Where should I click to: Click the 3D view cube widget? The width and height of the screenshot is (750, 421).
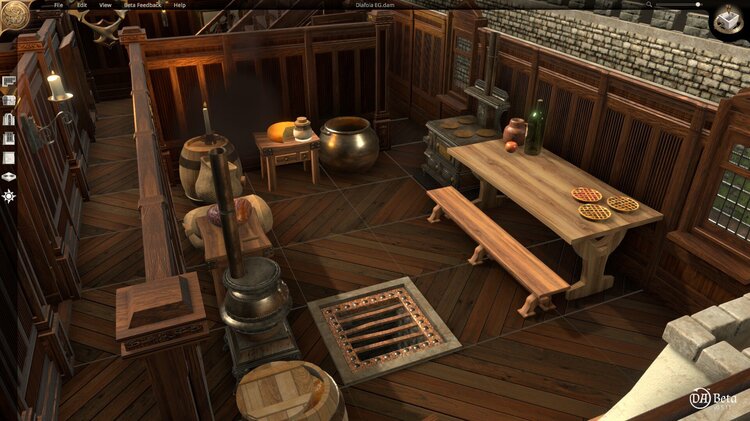coord(727,21)
